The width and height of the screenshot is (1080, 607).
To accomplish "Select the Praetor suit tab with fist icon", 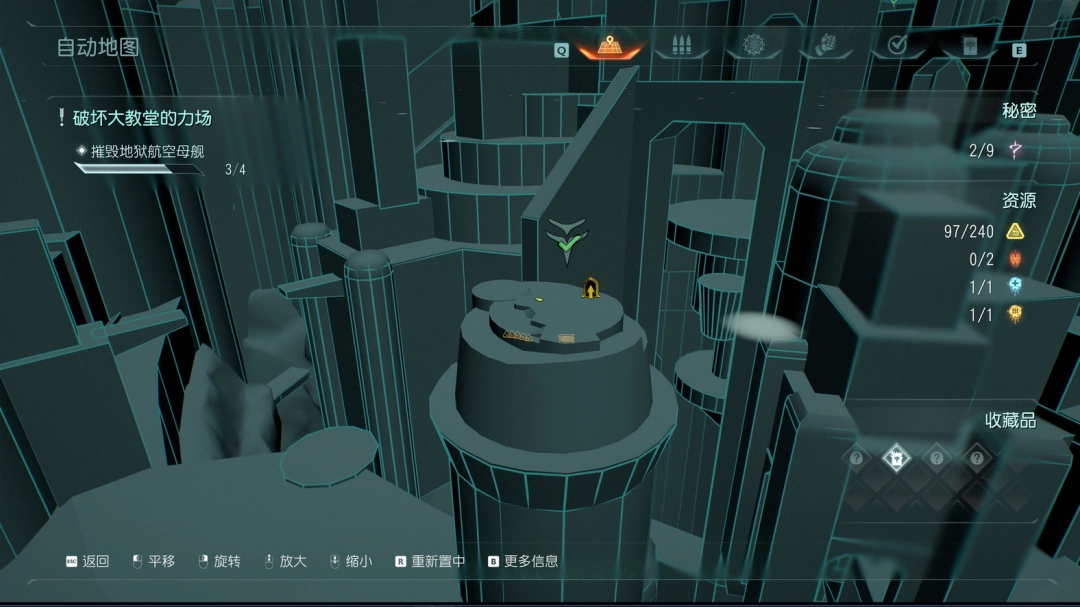I will pos(825,46).
